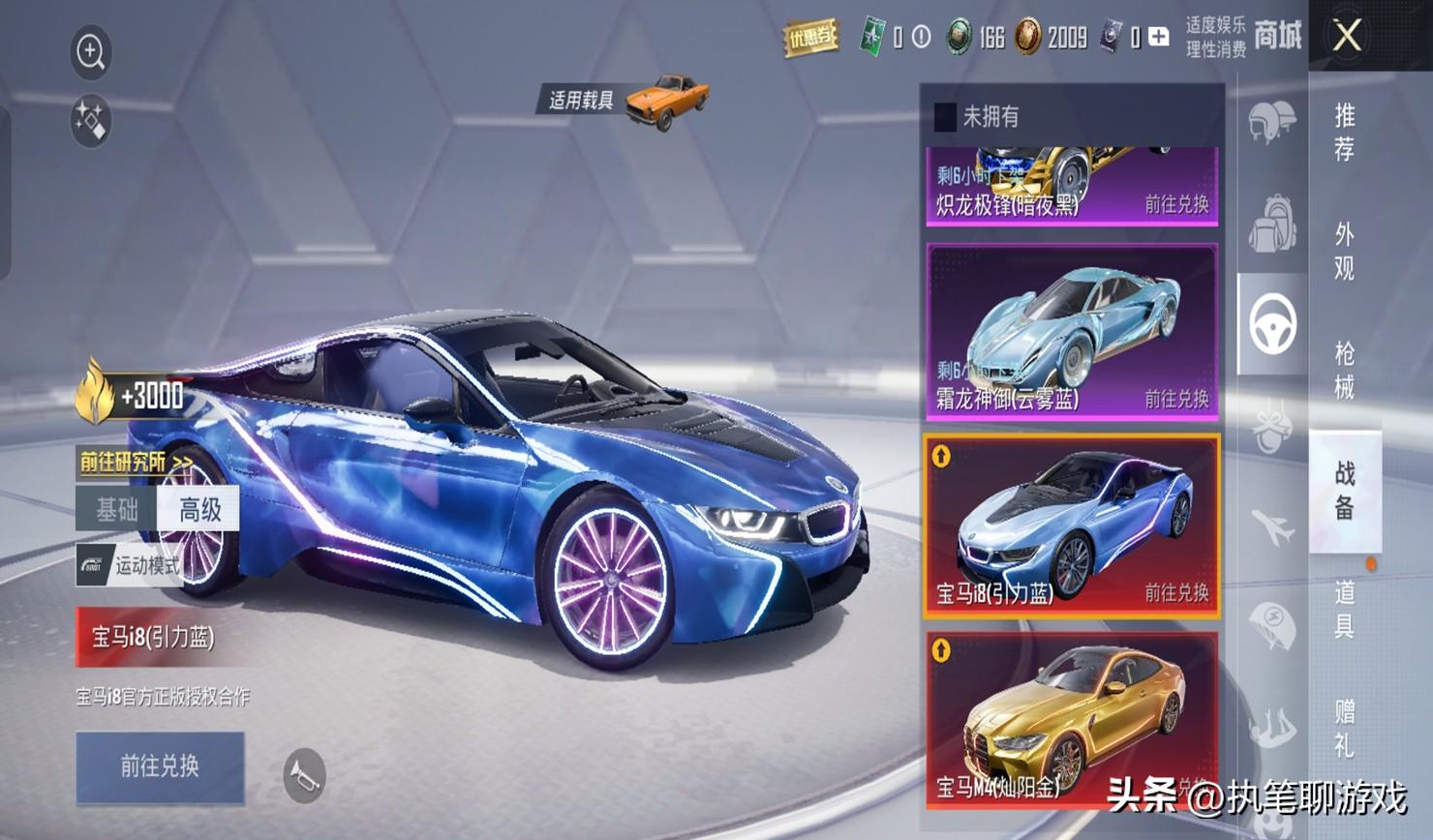Image resolution: width=1433 pixels, height=840 pixels.
Task: Open the 前往研究所 link
Action: pyautogui.click(x=135, y=463)
